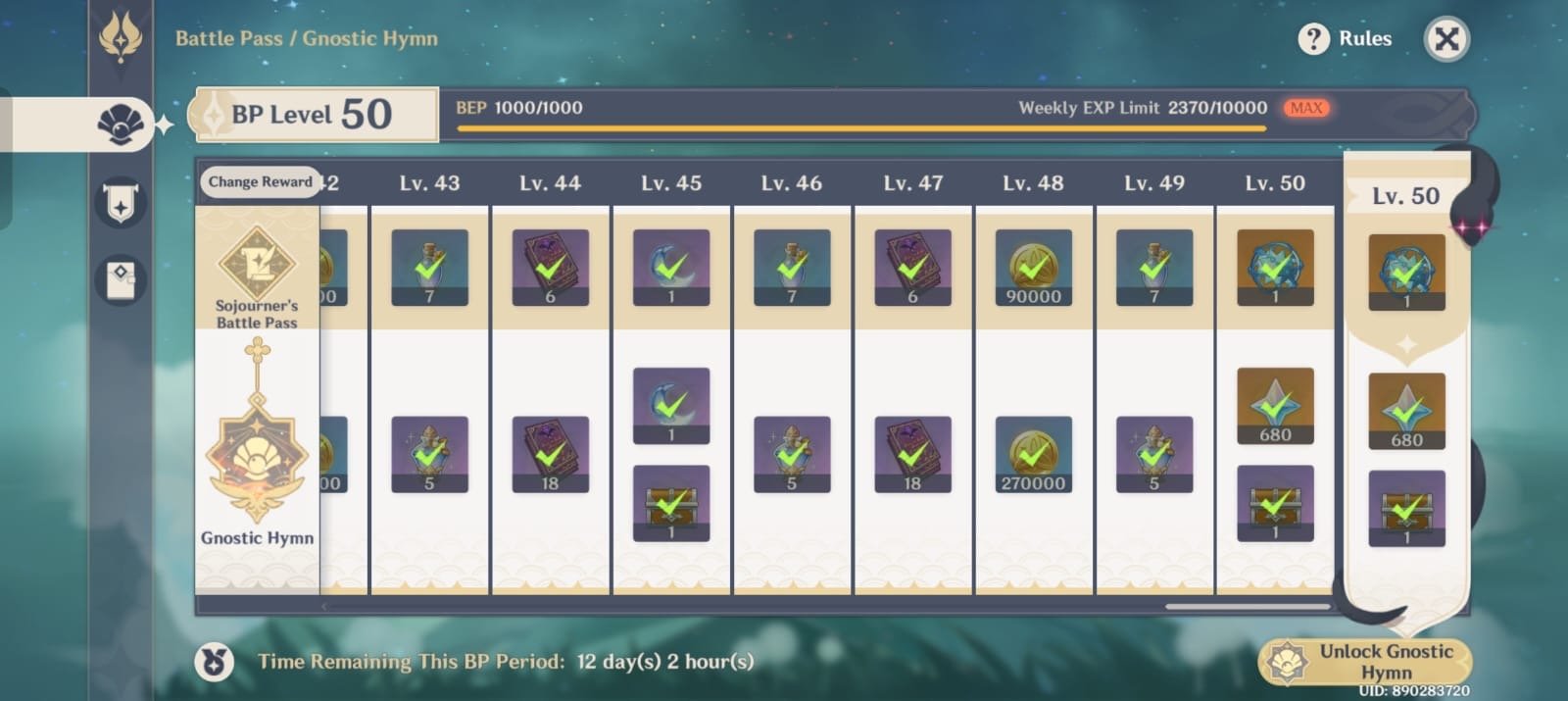The width and height of the screenshot is (1568, 701).
Task: Unlock Gnostic Hymn
Action: [1365, 662]
